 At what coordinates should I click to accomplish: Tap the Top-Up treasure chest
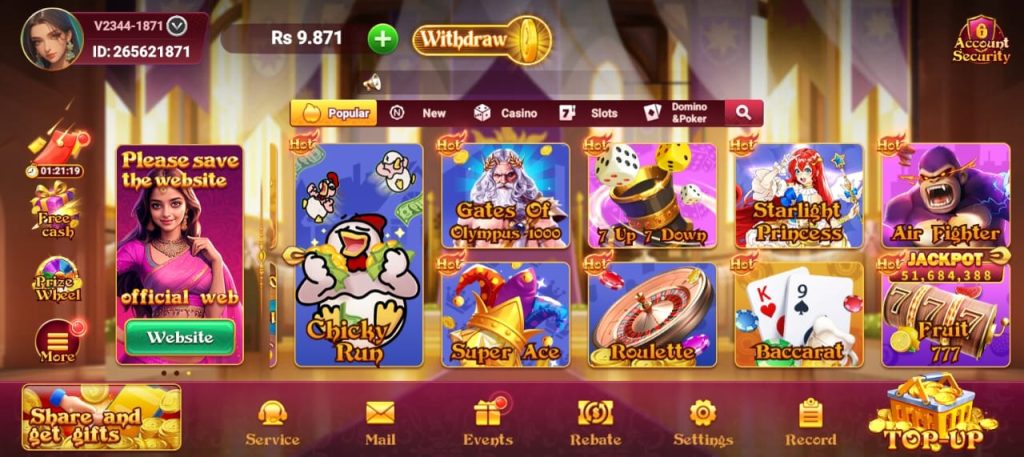pyautogui.click(x=930, y=415)
